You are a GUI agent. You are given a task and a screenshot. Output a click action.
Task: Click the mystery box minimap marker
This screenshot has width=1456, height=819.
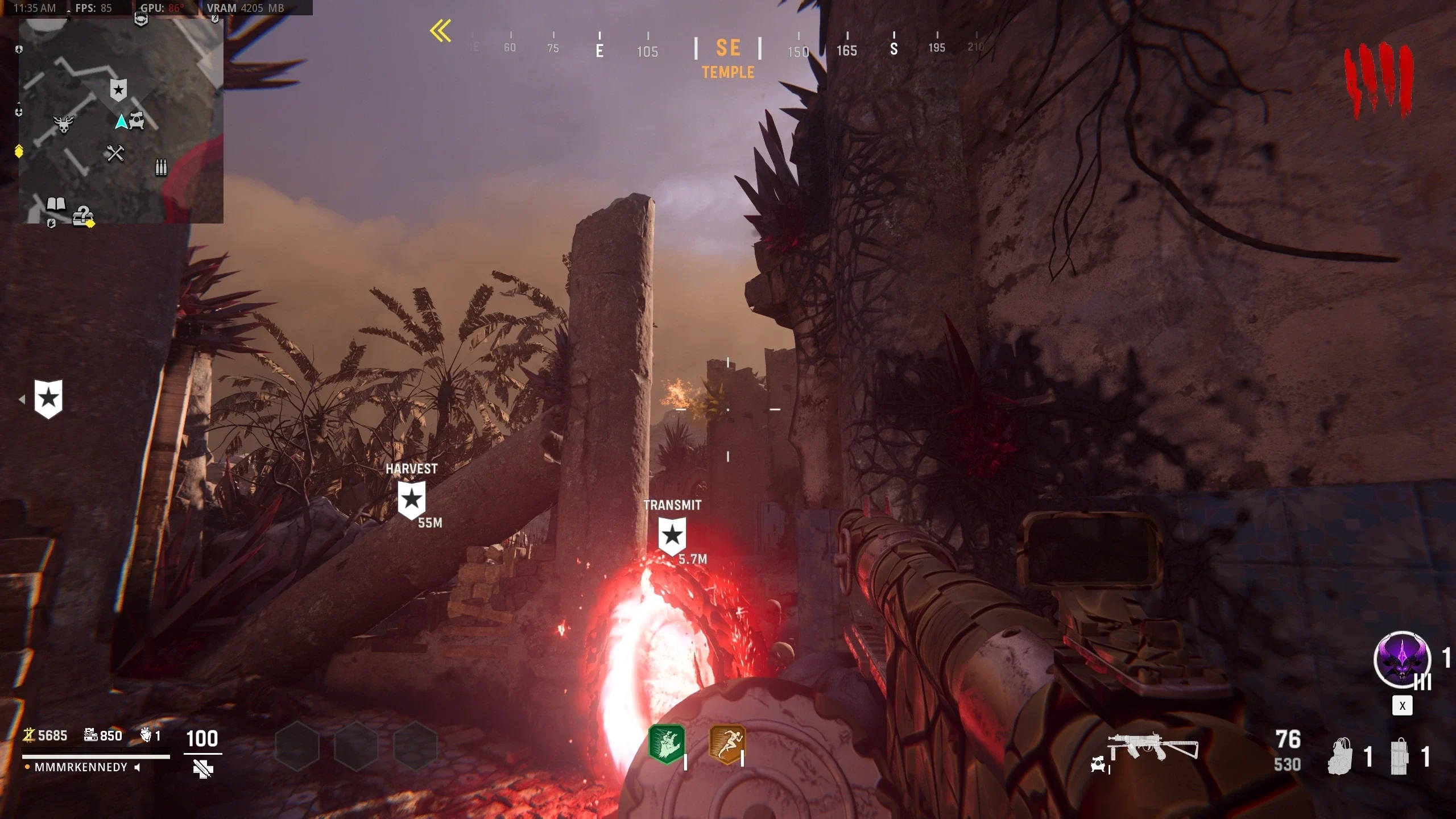click(83, 216)
